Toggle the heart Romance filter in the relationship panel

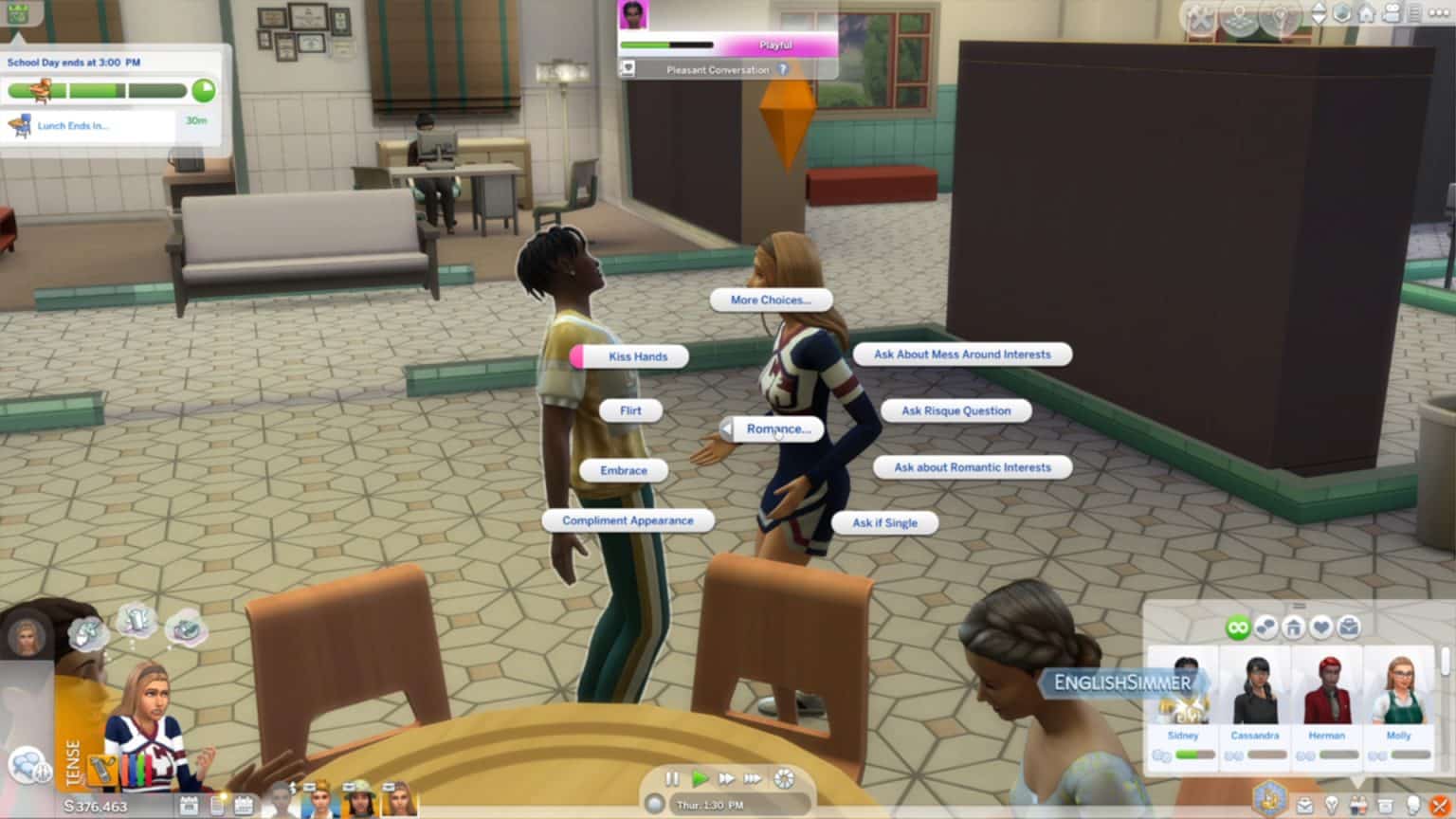[1320, 627]
